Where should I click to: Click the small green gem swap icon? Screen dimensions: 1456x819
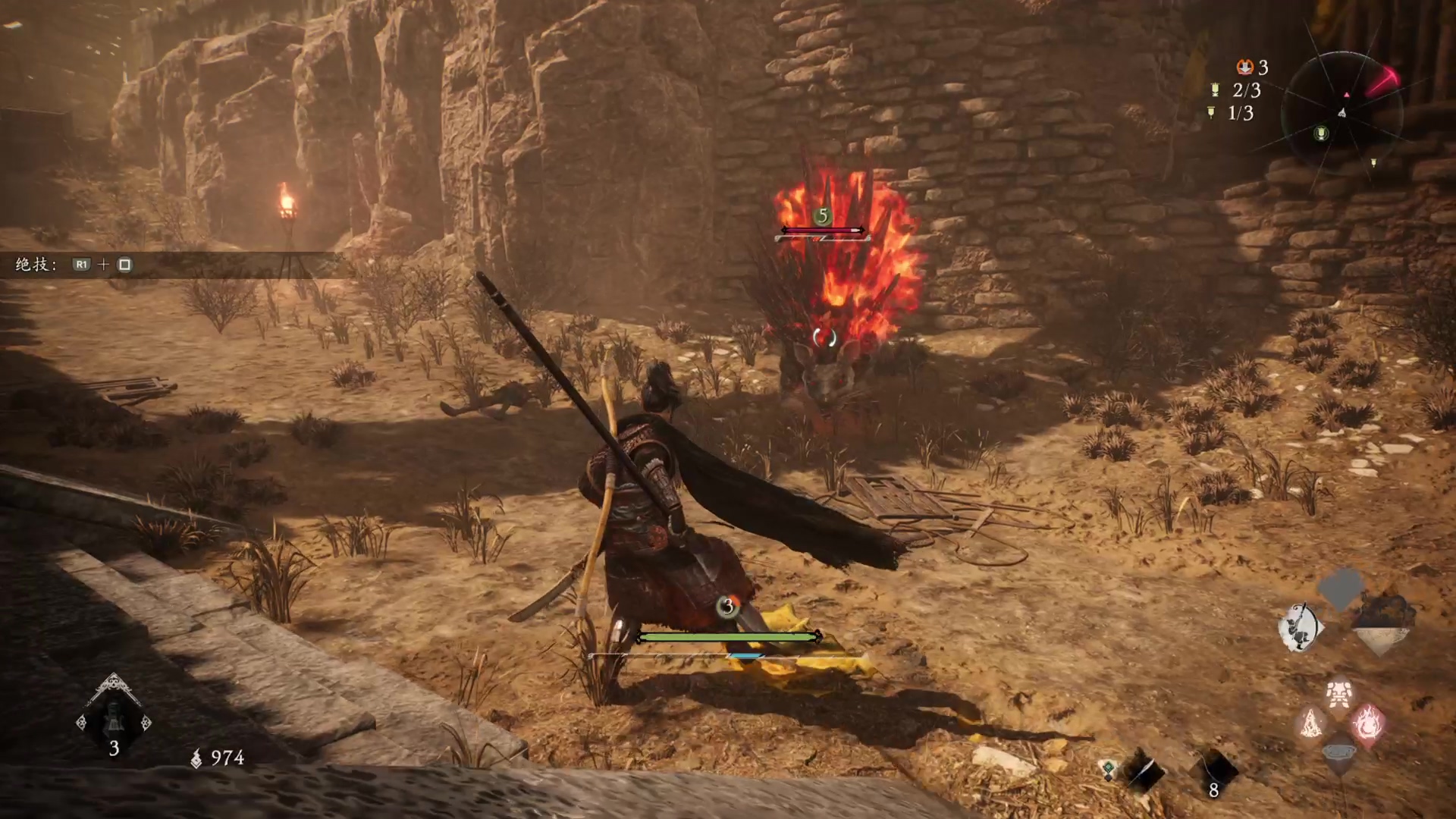(1109, 770)
